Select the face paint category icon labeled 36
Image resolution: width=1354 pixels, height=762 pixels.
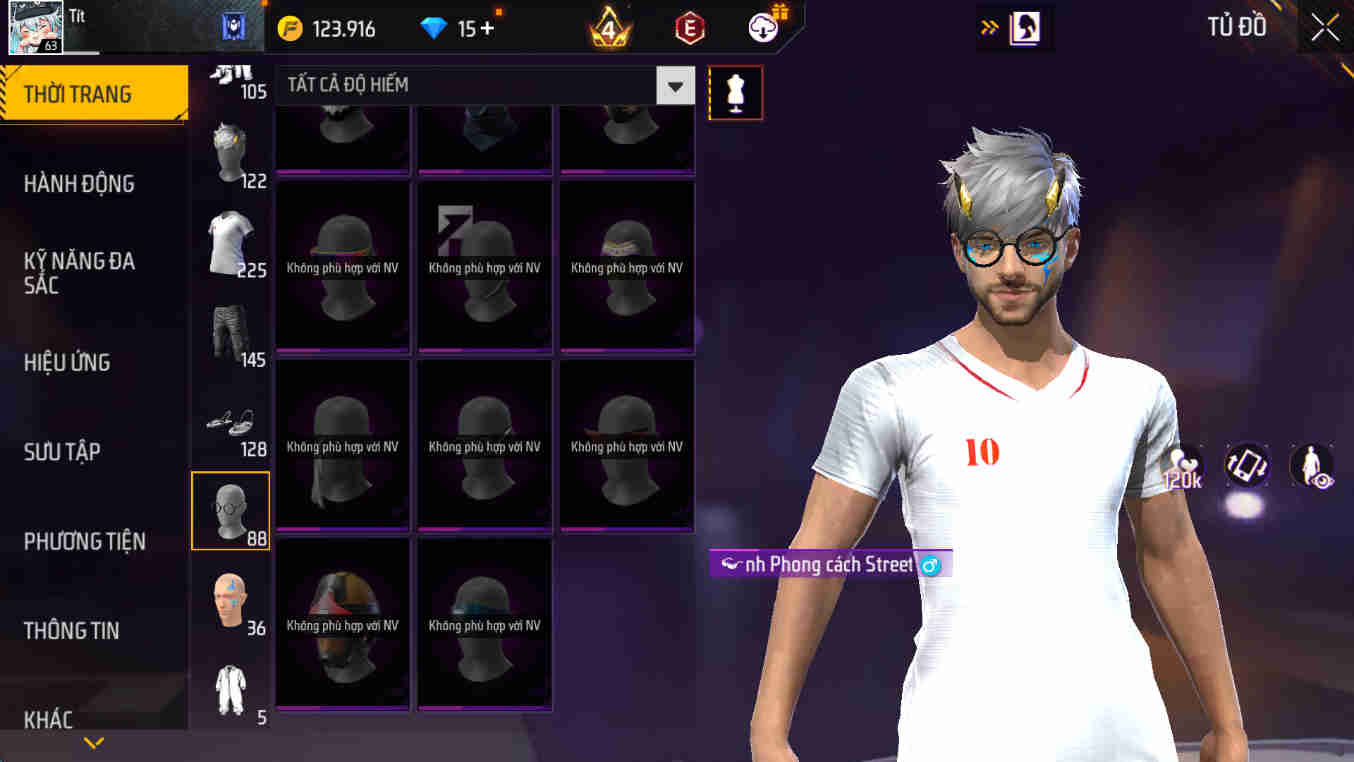click(230, 598)
